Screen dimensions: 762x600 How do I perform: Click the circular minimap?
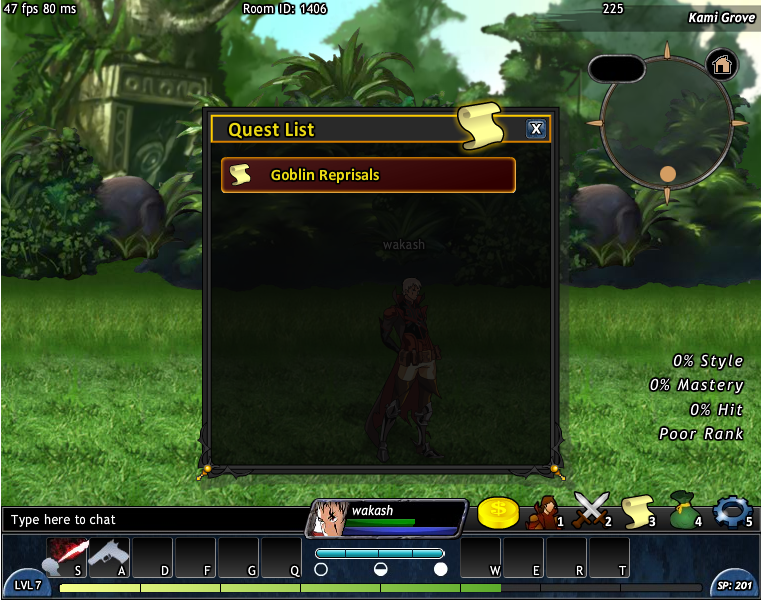[667, 122]
